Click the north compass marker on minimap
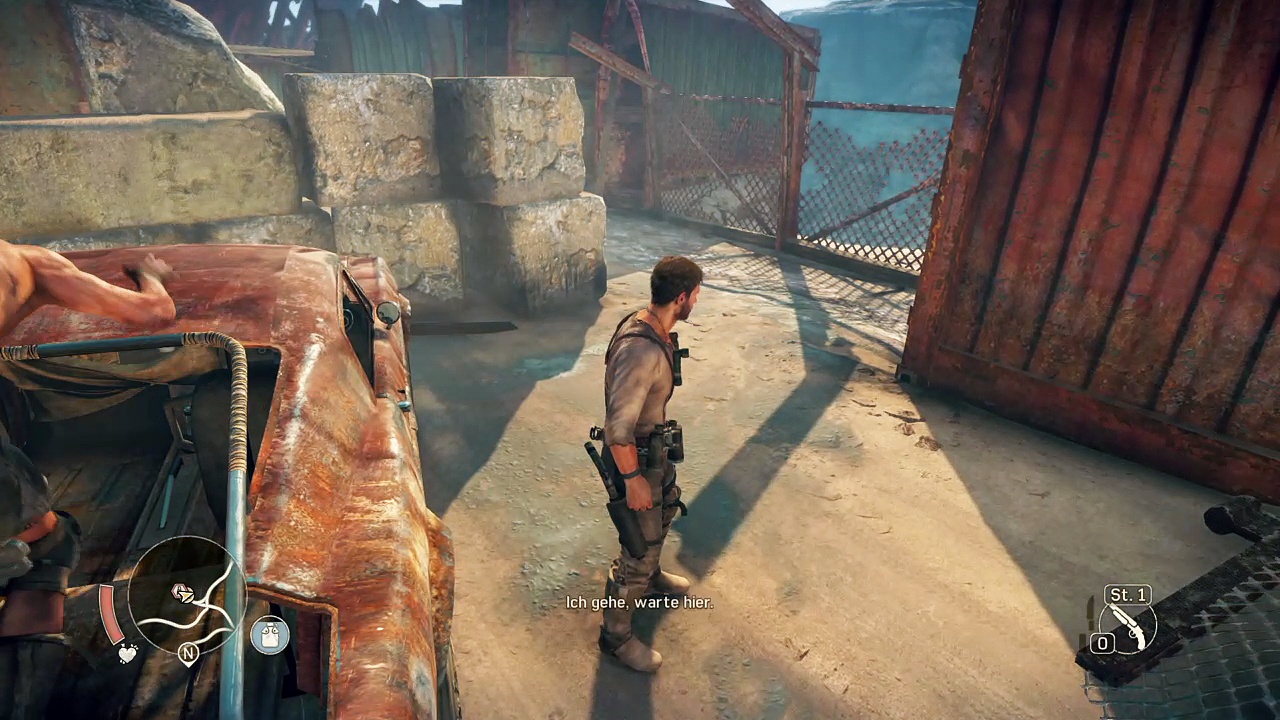 click(x=187, y=654)
